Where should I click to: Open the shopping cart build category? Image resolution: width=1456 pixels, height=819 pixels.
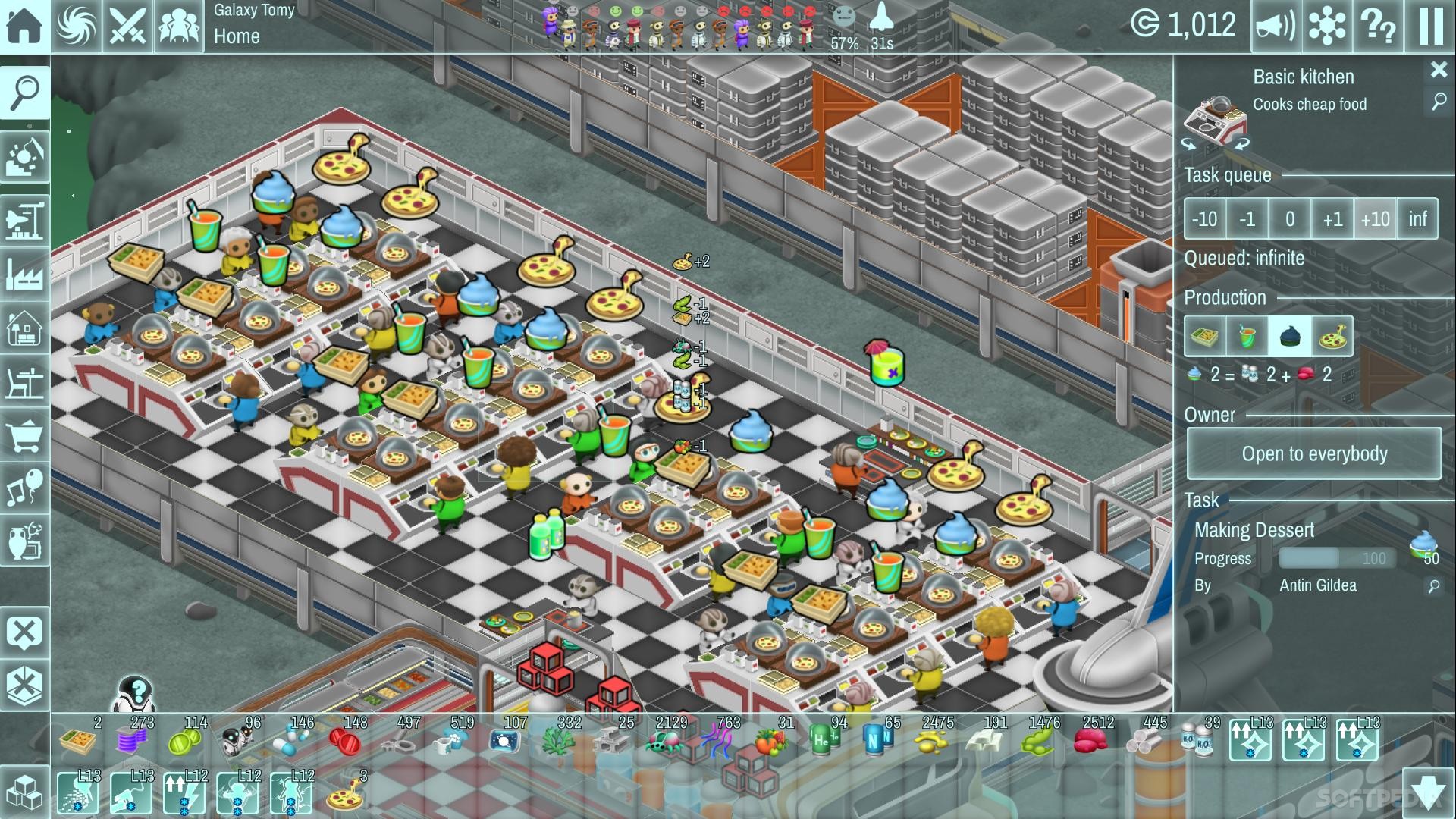[25, 437]
